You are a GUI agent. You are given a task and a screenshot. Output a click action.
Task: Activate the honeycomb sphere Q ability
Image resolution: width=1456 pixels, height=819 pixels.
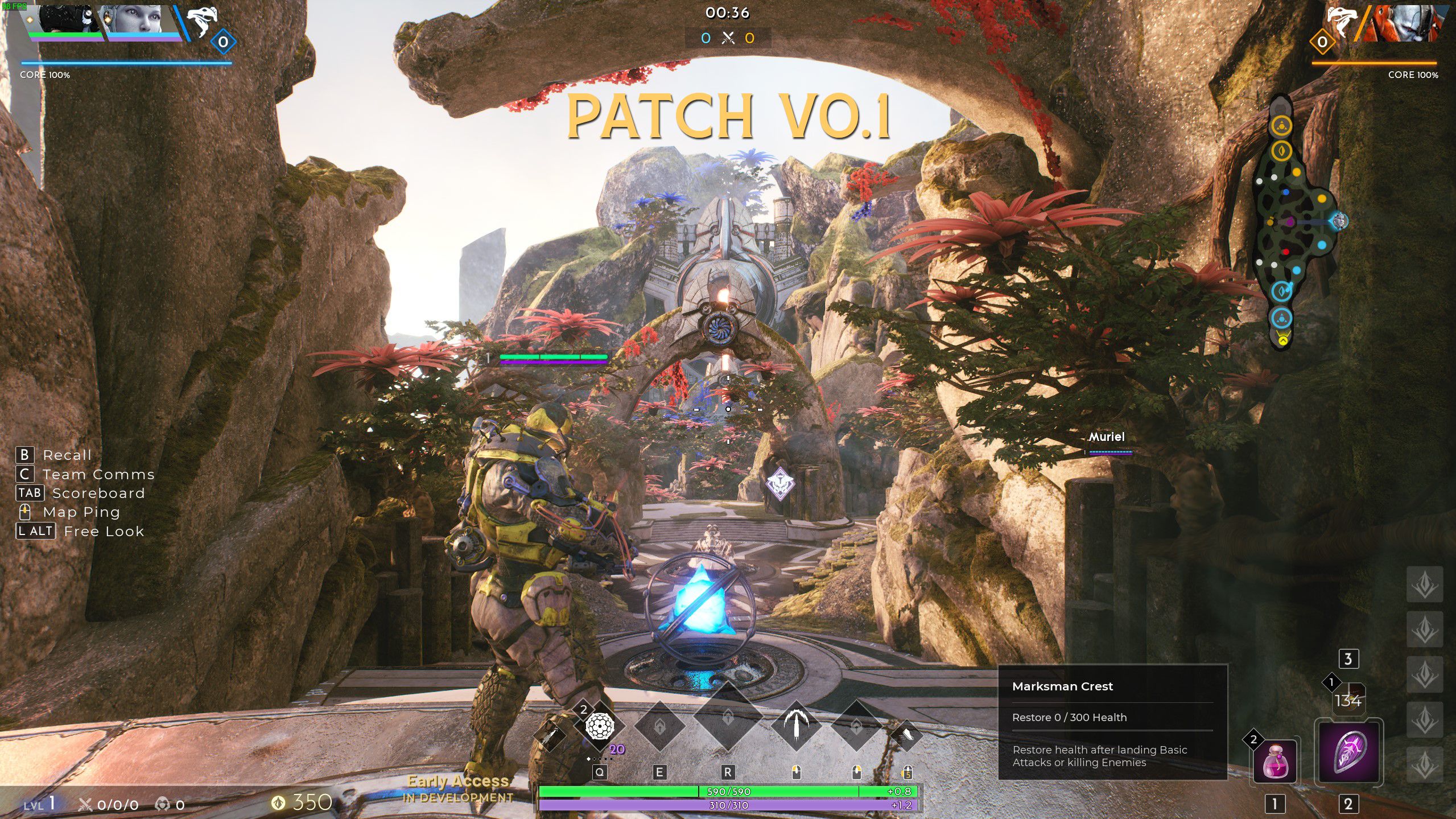pos(599,726)
